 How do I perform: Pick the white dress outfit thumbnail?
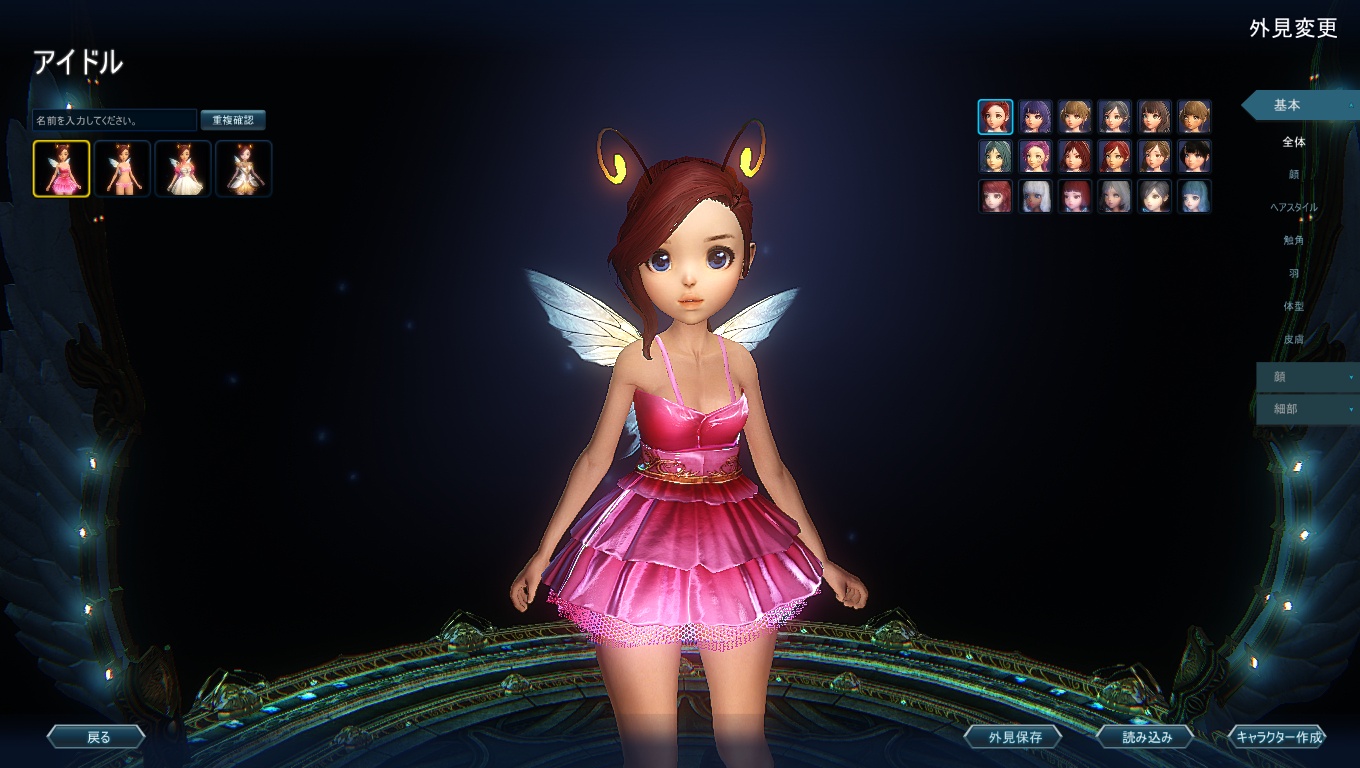[x=183, y=168]
